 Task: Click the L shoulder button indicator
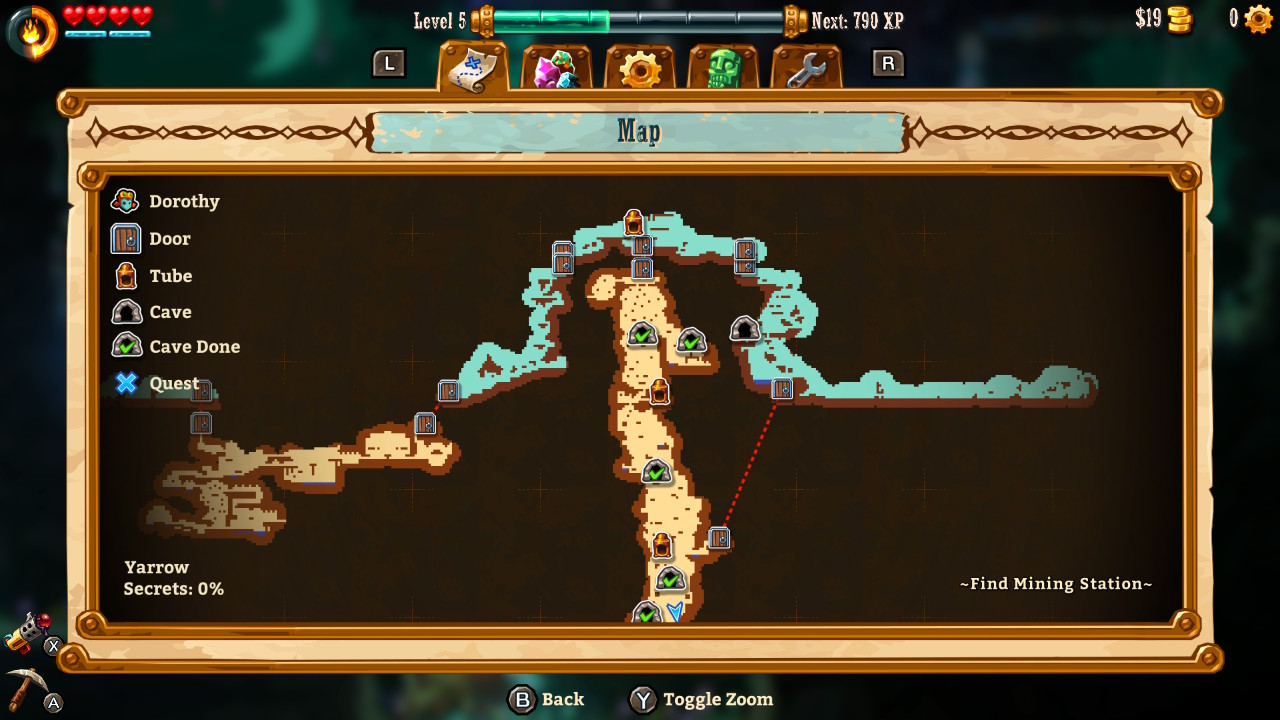click(x=390, y=63)
